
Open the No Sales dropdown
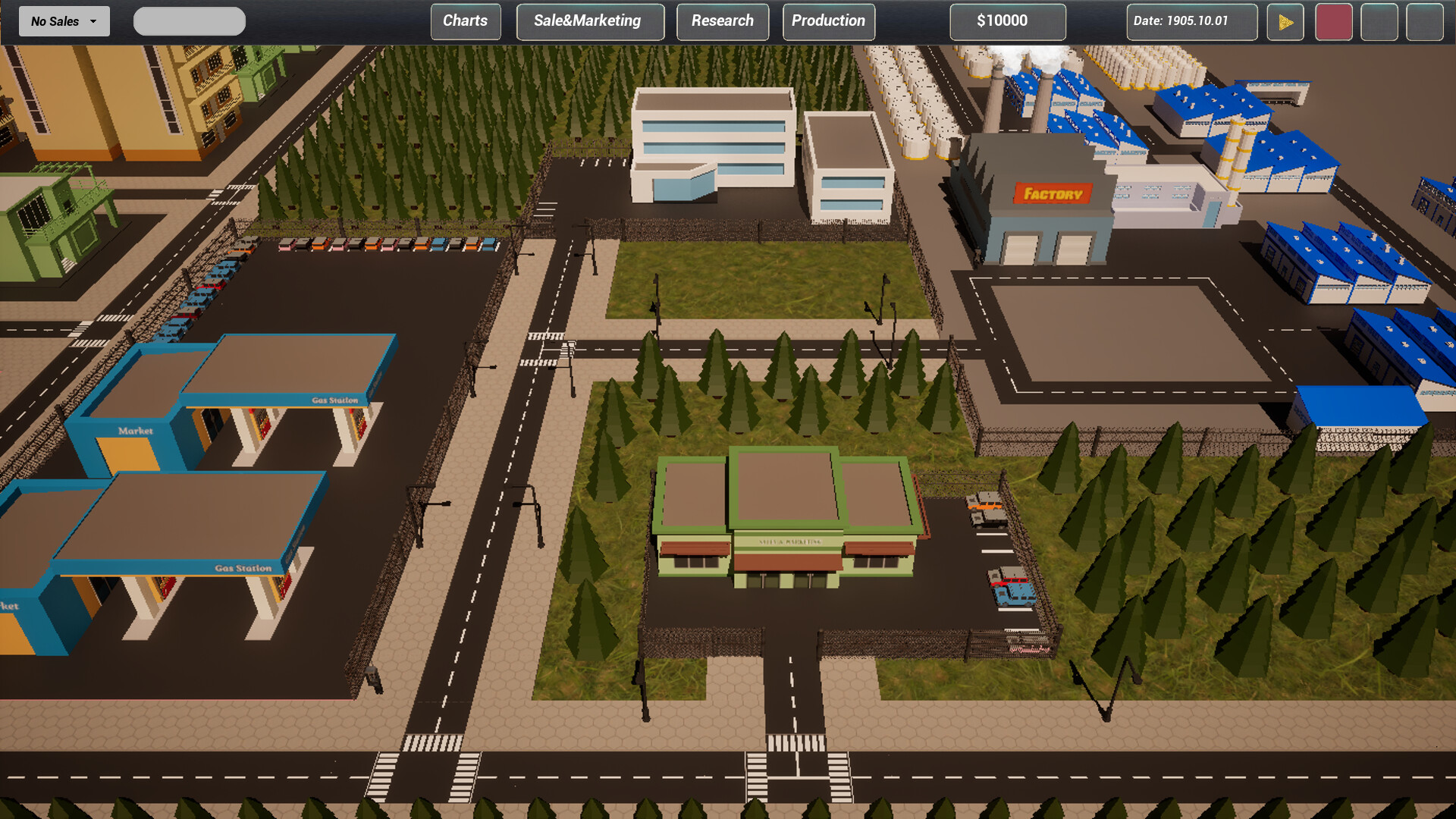63,20
